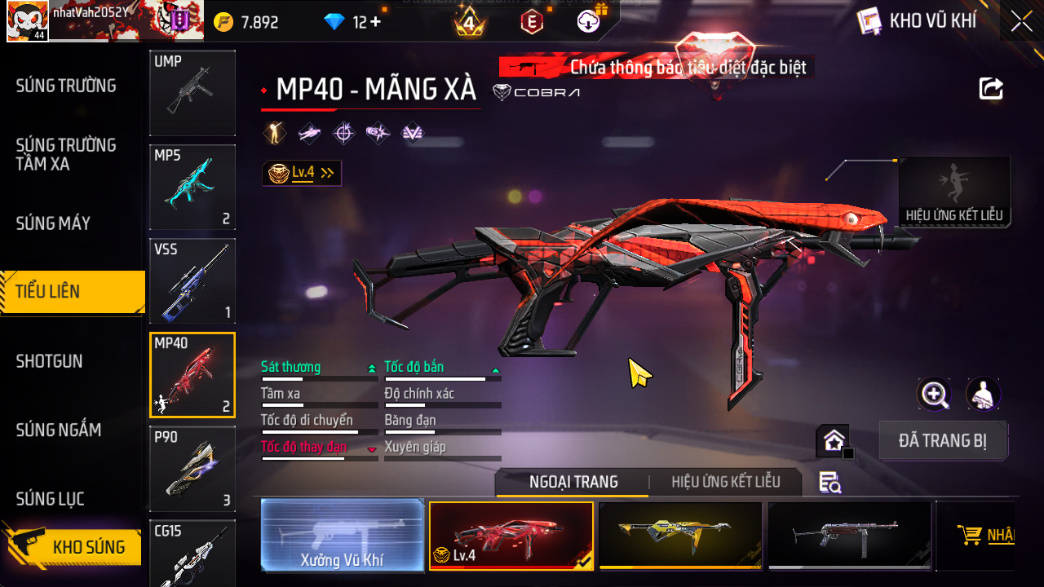Close the weapon vault screen

[1020, 21]
